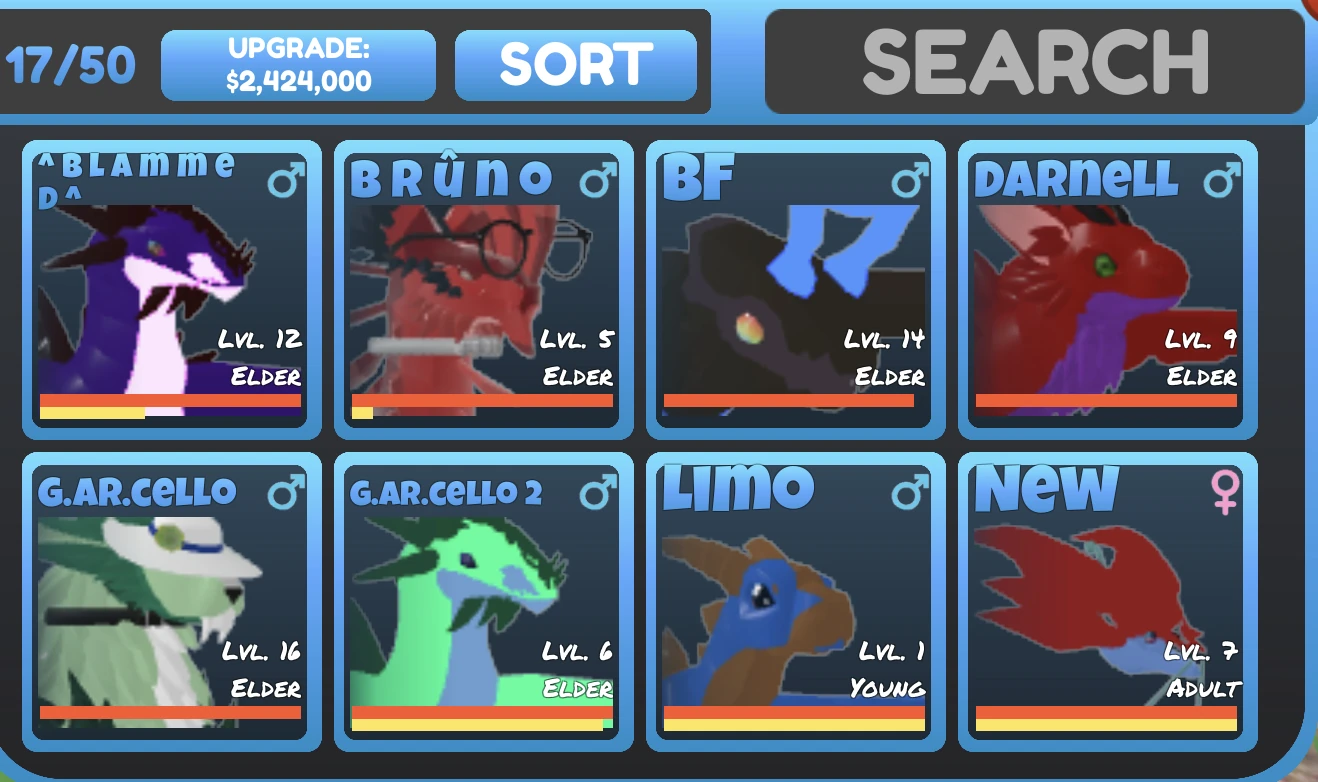Image resolution: width=1318 pixels, height=782 pixels.
Task: Click the experience bar under ^Blammed^
Action: pyautogui.click(x=170, y=405)
